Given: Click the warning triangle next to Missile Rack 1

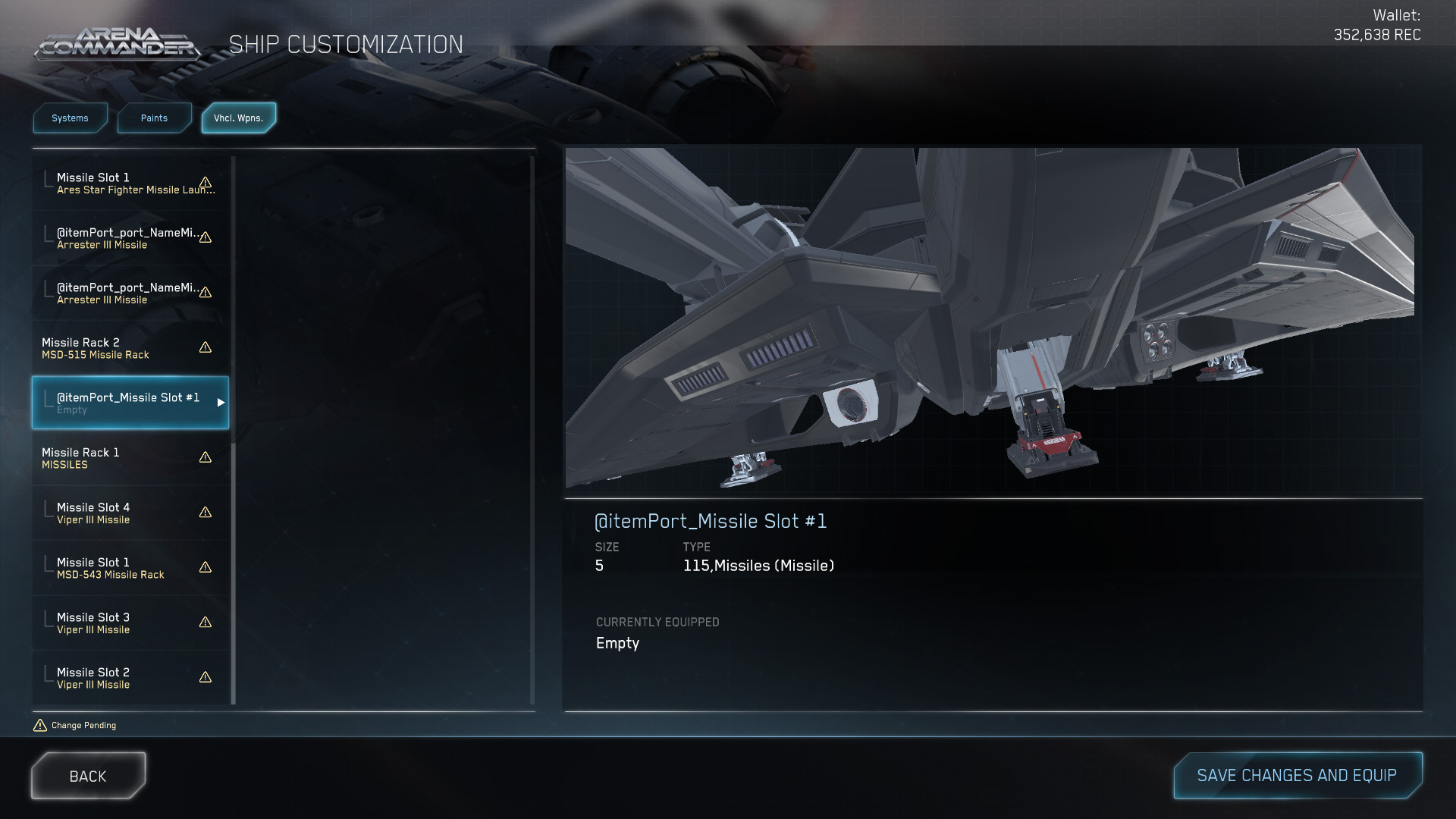Looking at the screenshot, I should coord(205,457).
